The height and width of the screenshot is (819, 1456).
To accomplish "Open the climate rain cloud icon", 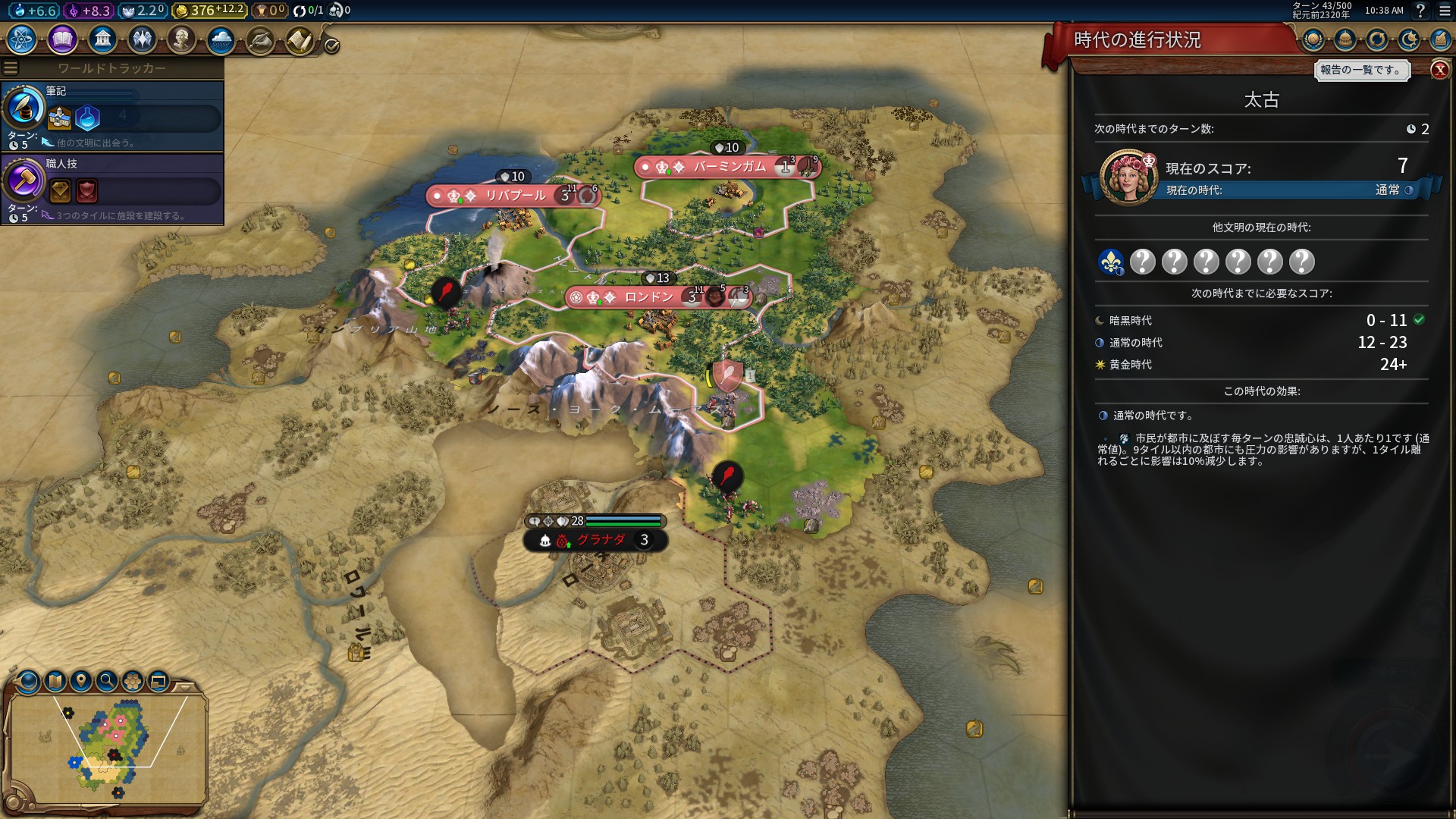I will 221,39.
